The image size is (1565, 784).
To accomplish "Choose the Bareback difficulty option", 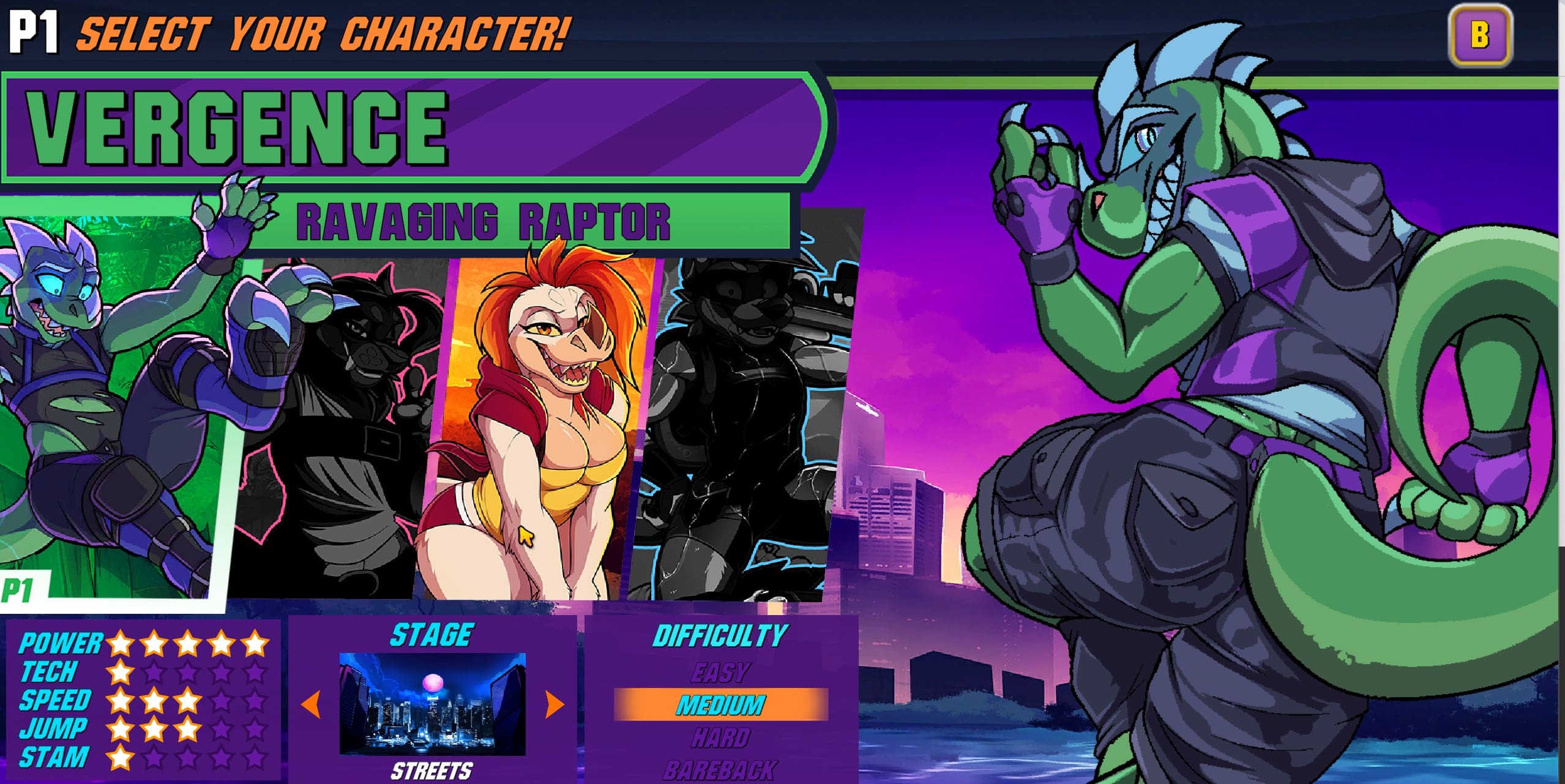I will pyautogui.click(x=720, y=770).
